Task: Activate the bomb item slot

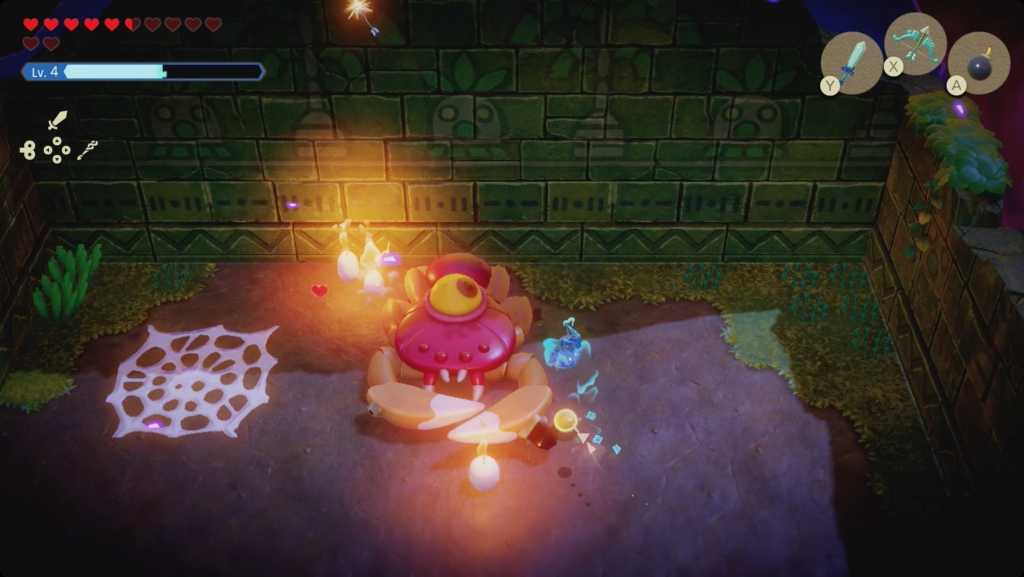Action: (978, 63)
